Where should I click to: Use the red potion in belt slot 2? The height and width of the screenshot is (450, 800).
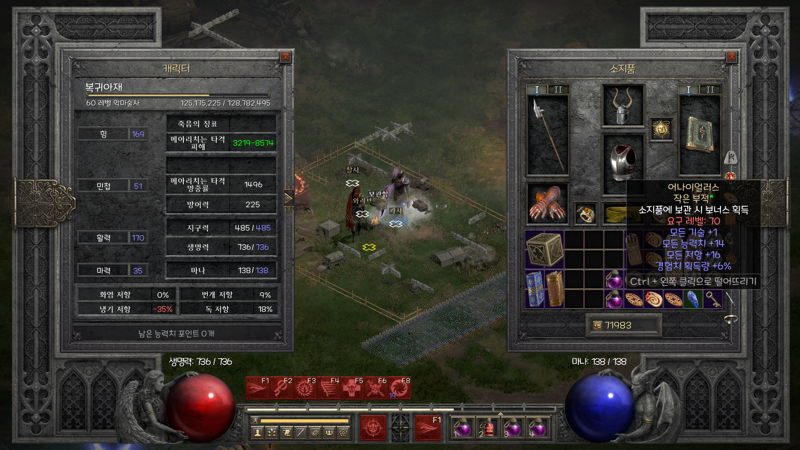point(489,428)
